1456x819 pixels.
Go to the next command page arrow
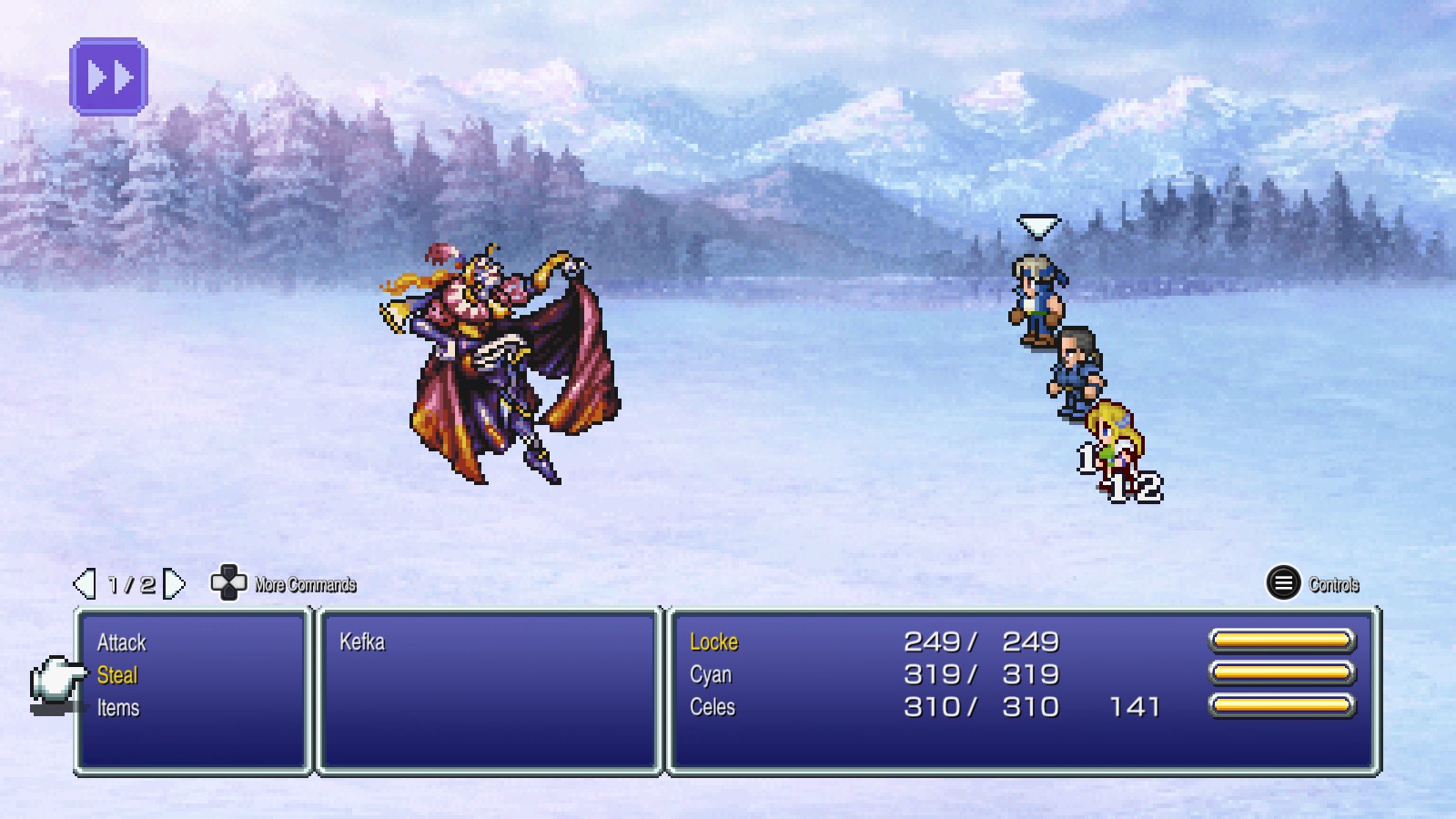(x=174, y=584)
